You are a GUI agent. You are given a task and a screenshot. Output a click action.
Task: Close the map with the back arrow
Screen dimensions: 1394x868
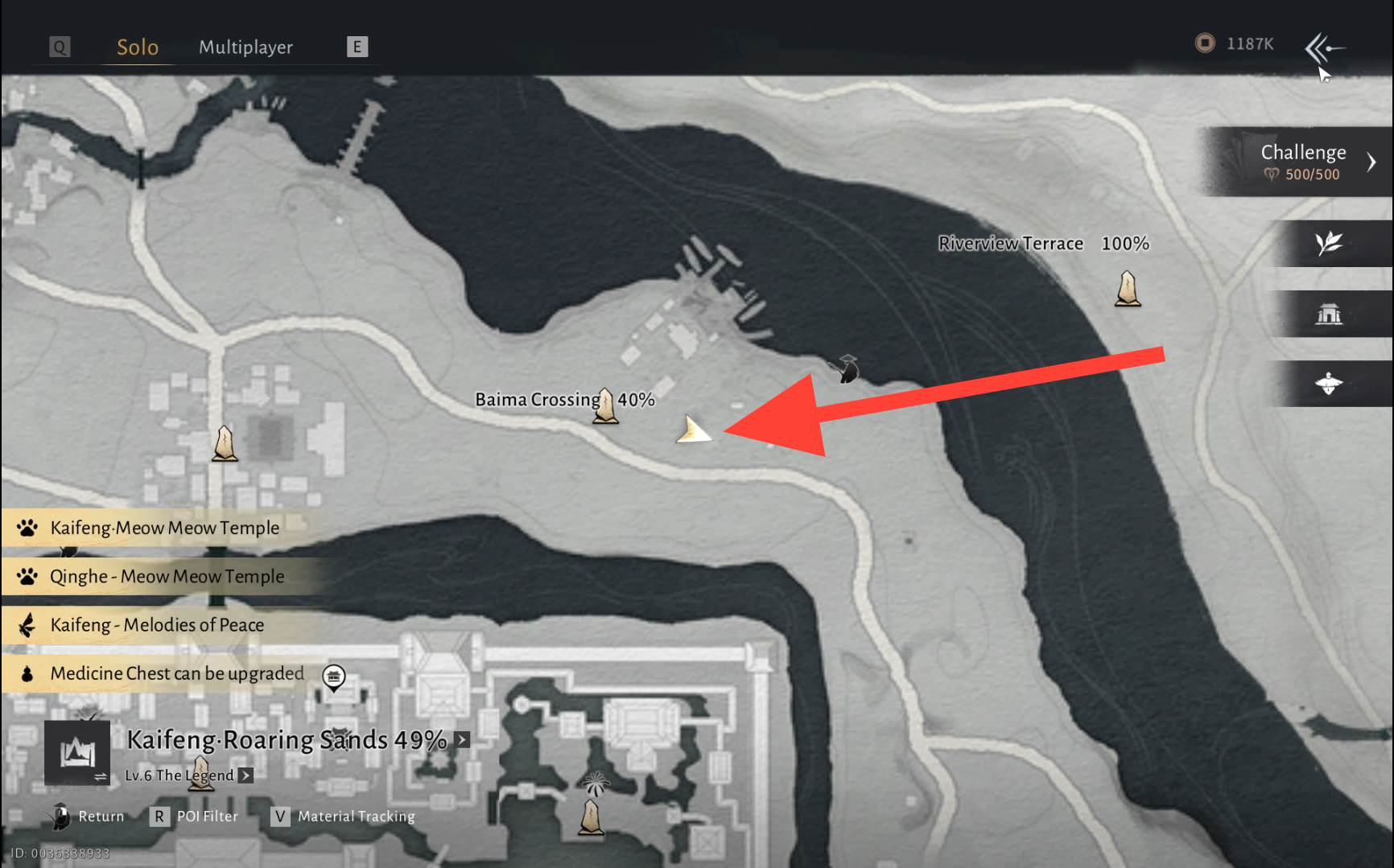[1323, 48]
